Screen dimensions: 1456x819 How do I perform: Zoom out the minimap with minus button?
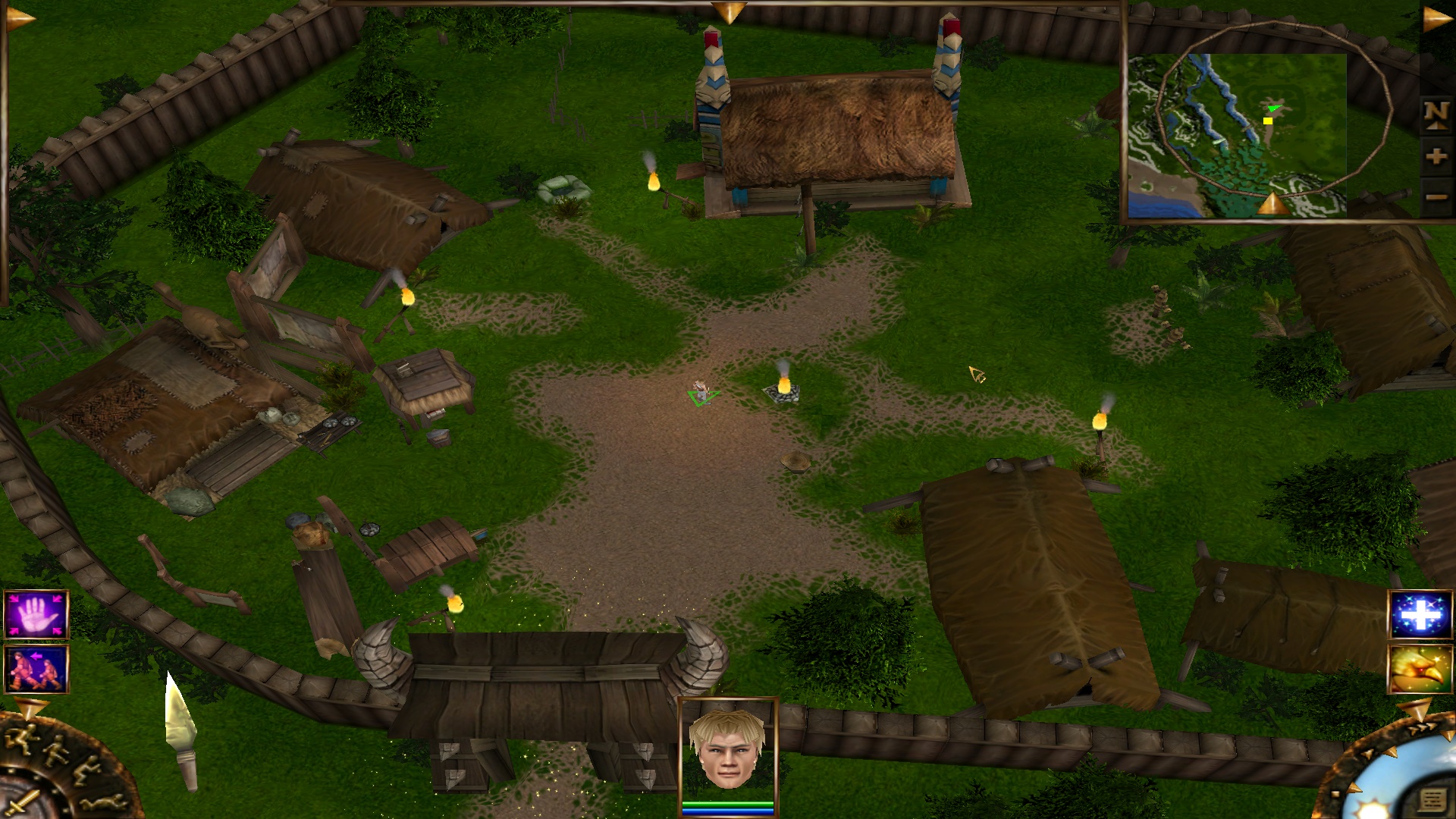tap(1436, 198)
